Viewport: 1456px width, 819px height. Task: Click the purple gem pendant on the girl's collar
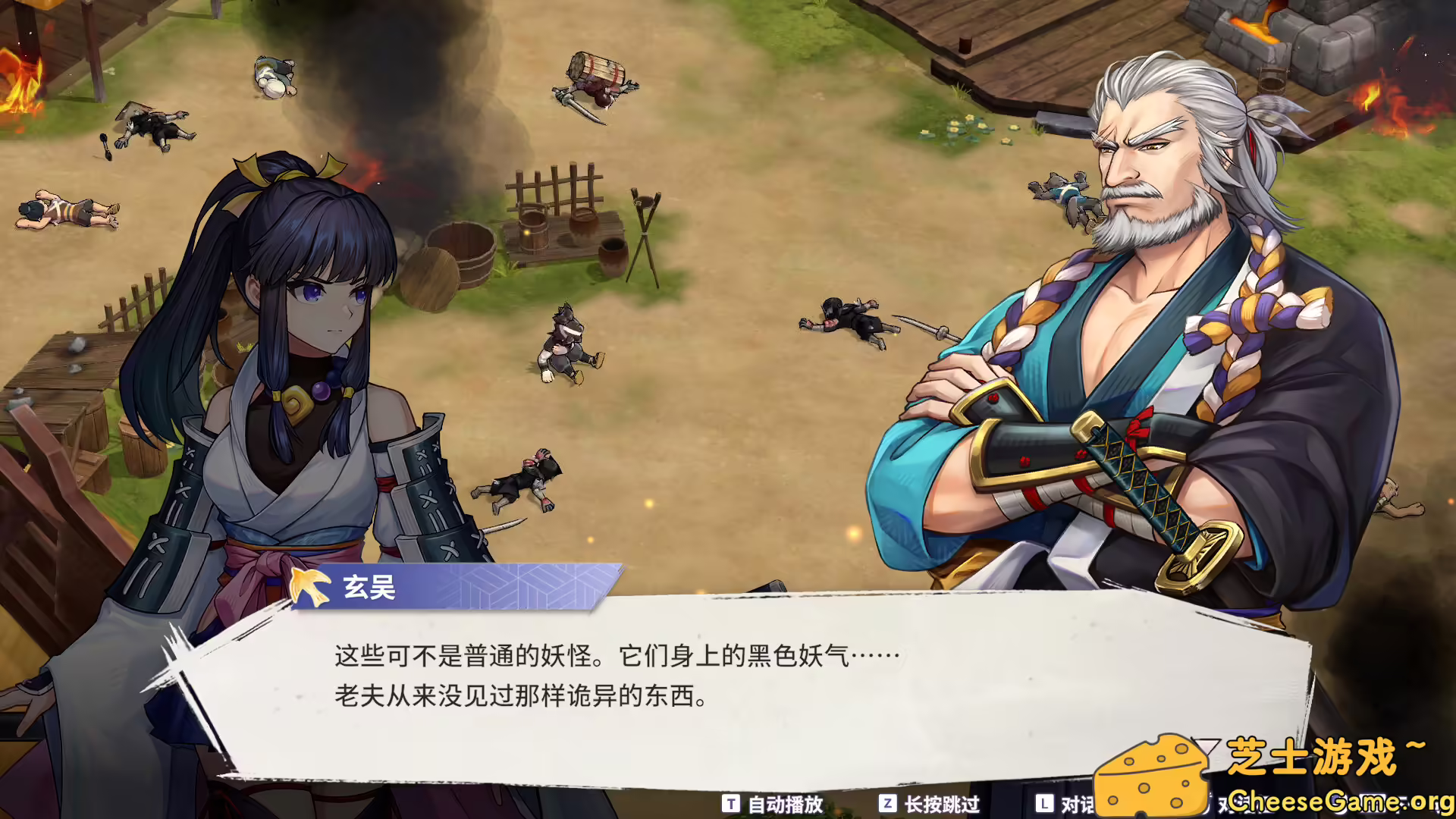point(322,391)
